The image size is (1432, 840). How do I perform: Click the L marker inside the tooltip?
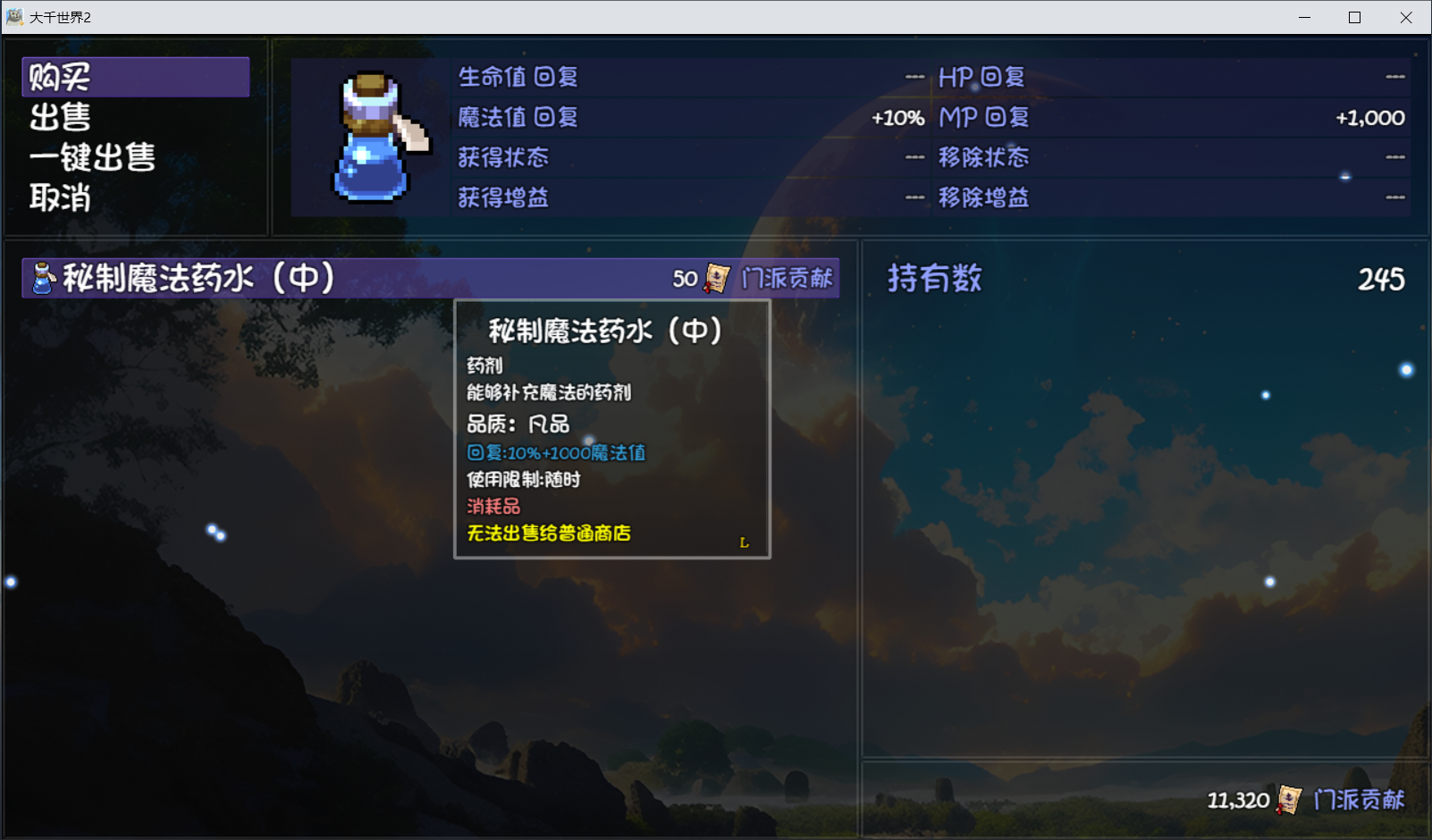(x=745, y=542)
